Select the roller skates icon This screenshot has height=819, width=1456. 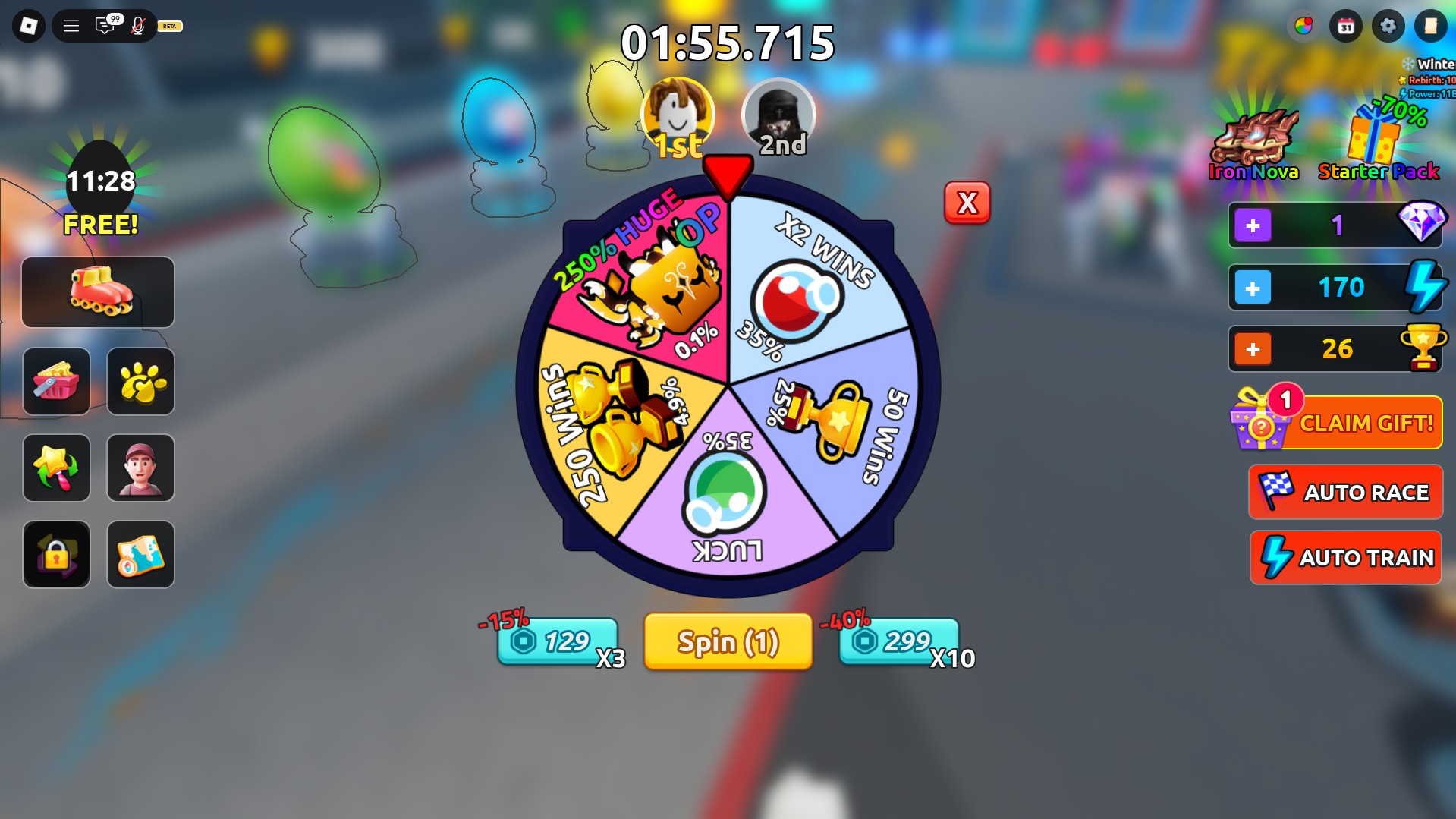97,292
